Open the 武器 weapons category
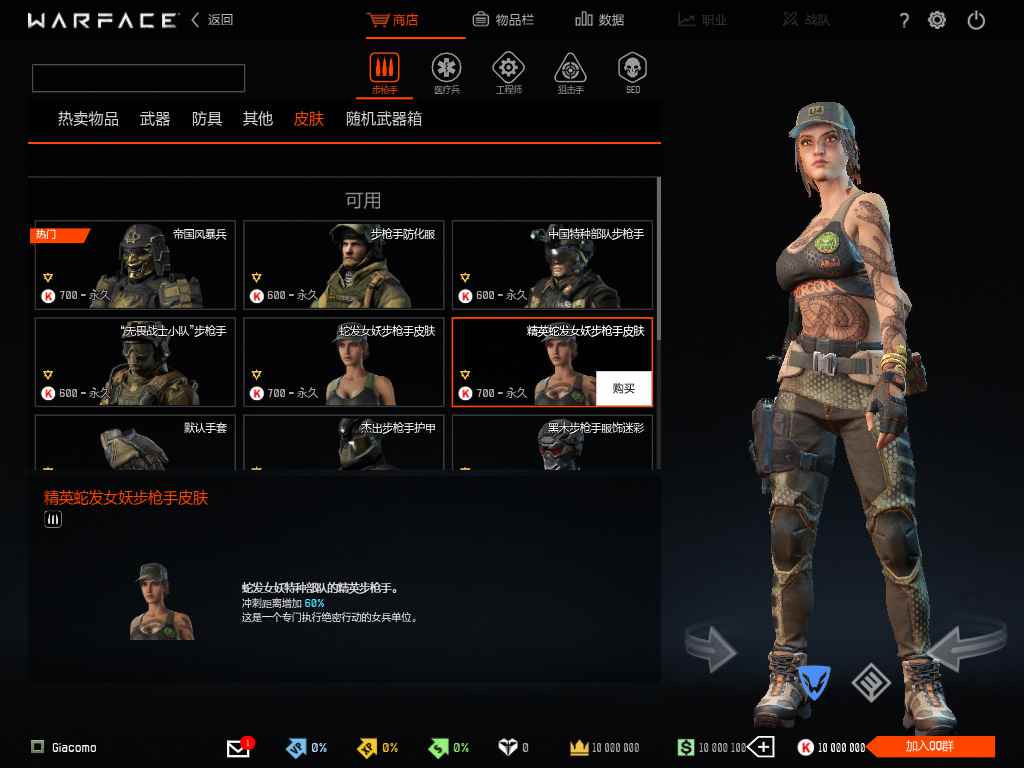The image size is (1024, 768). tap(155, 119)
